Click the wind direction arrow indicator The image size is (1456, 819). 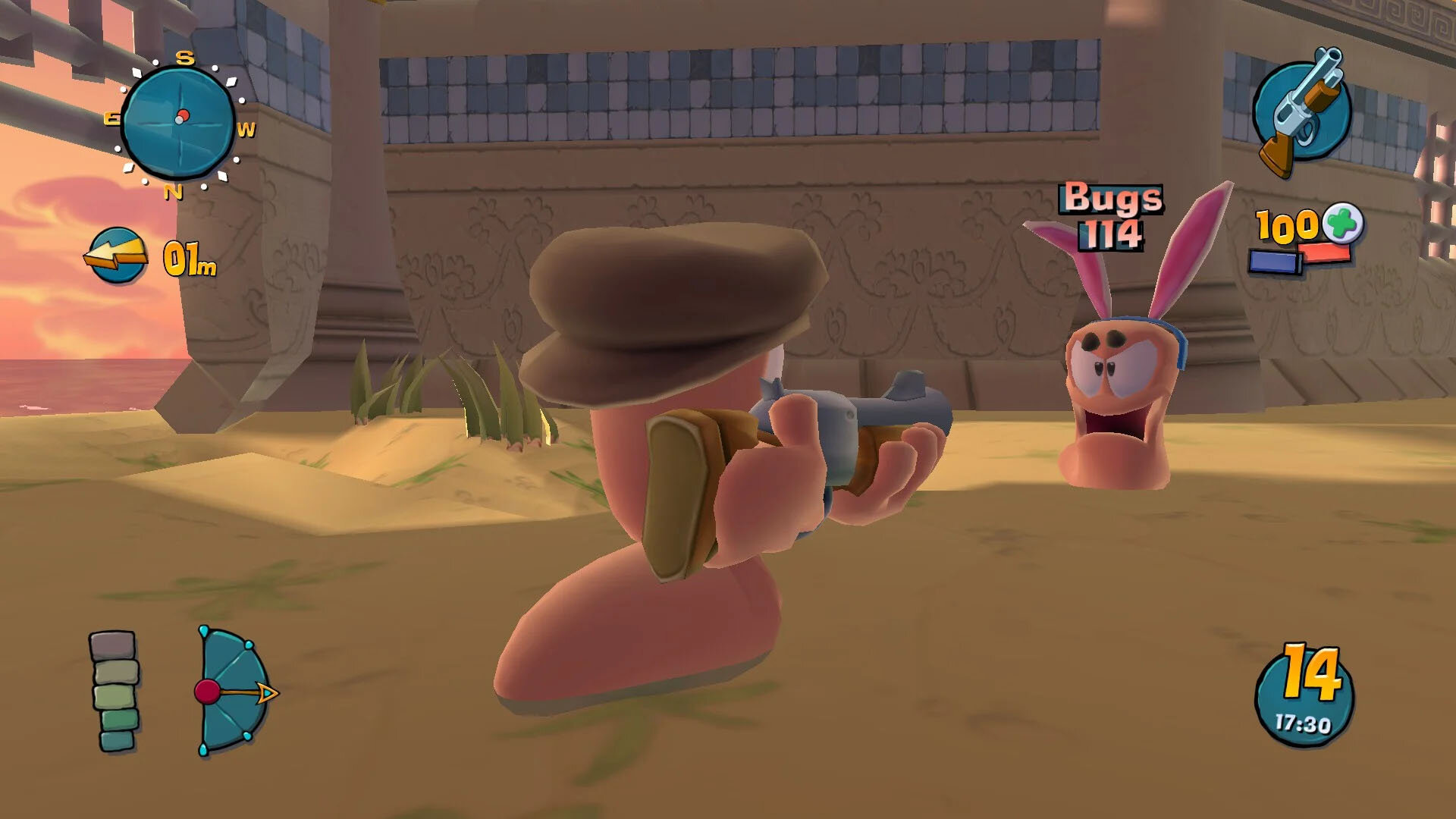click(x=116, y=256)
